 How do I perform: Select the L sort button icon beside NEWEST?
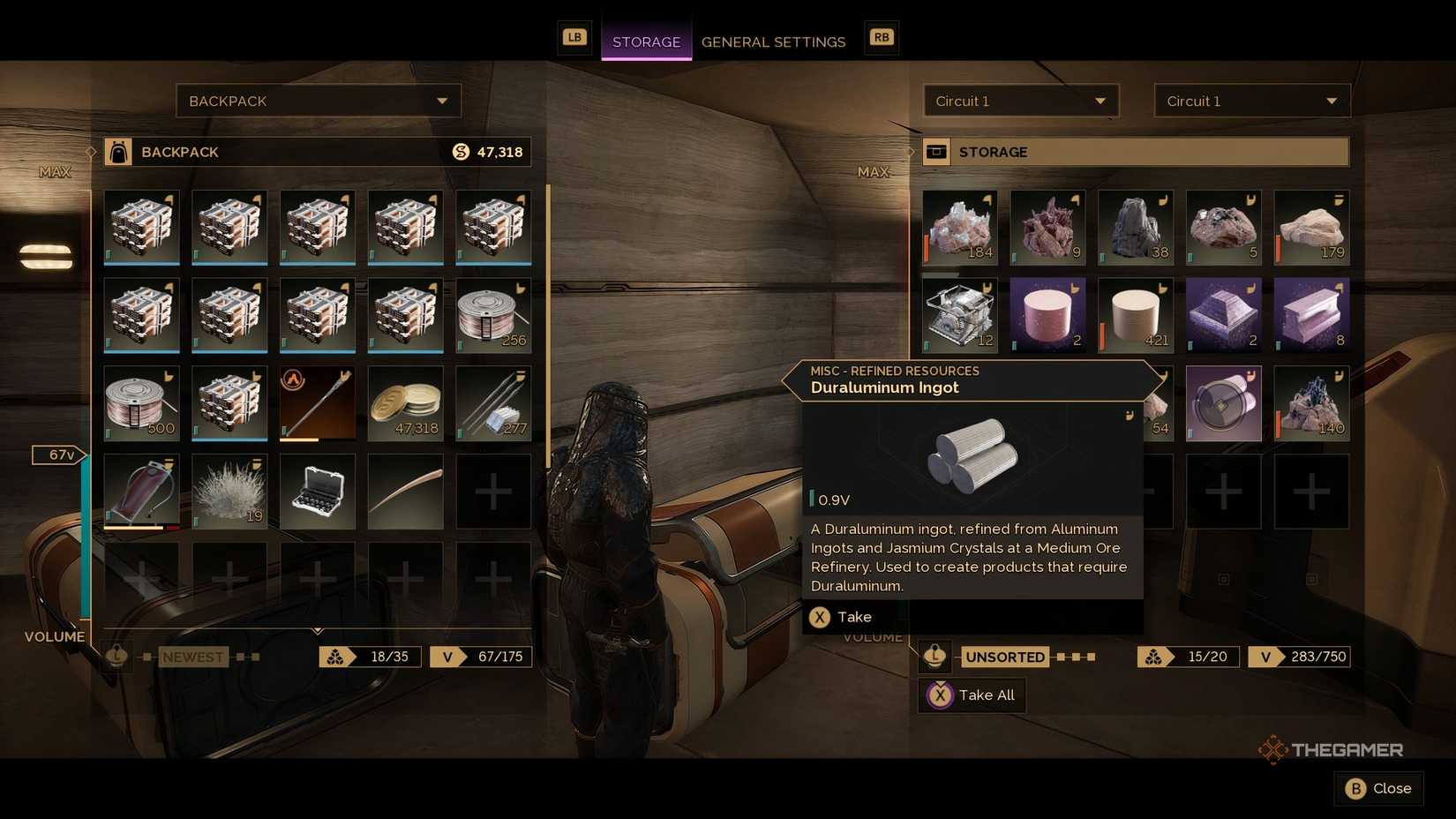pyautogui.click(x=116, y=656)
